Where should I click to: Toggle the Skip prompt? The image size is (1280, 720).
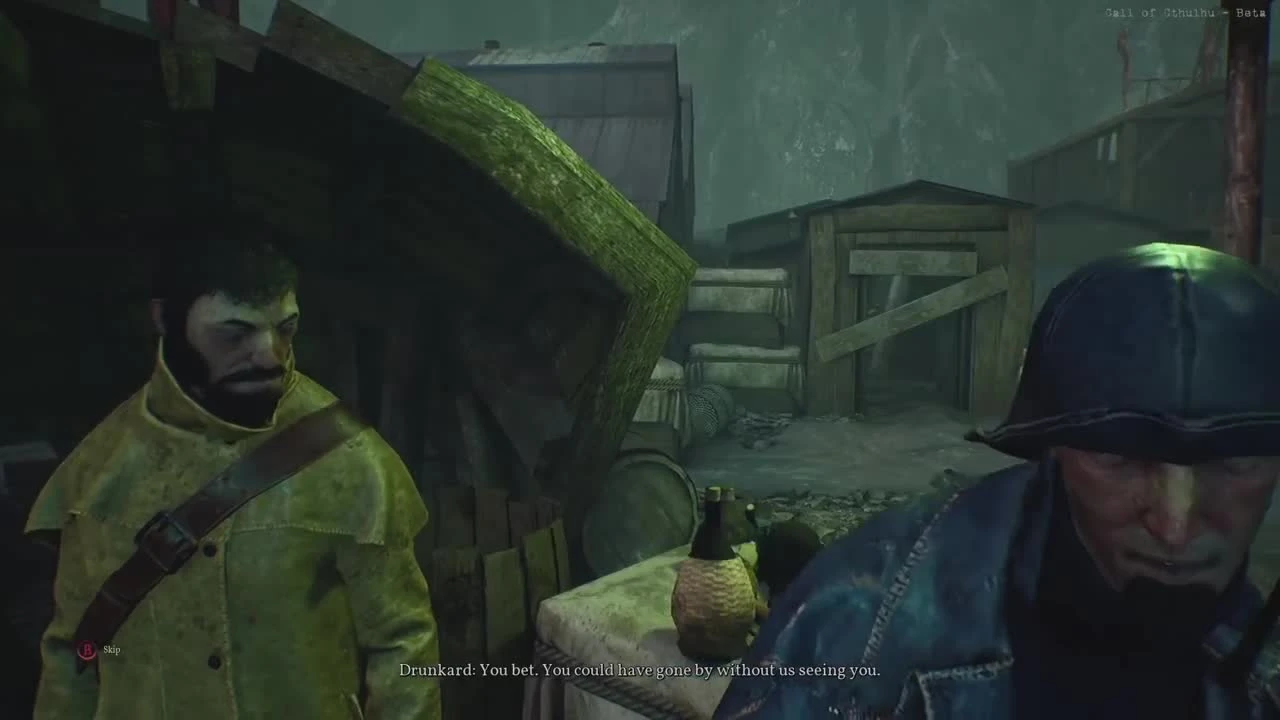click(x=110, y=649)
